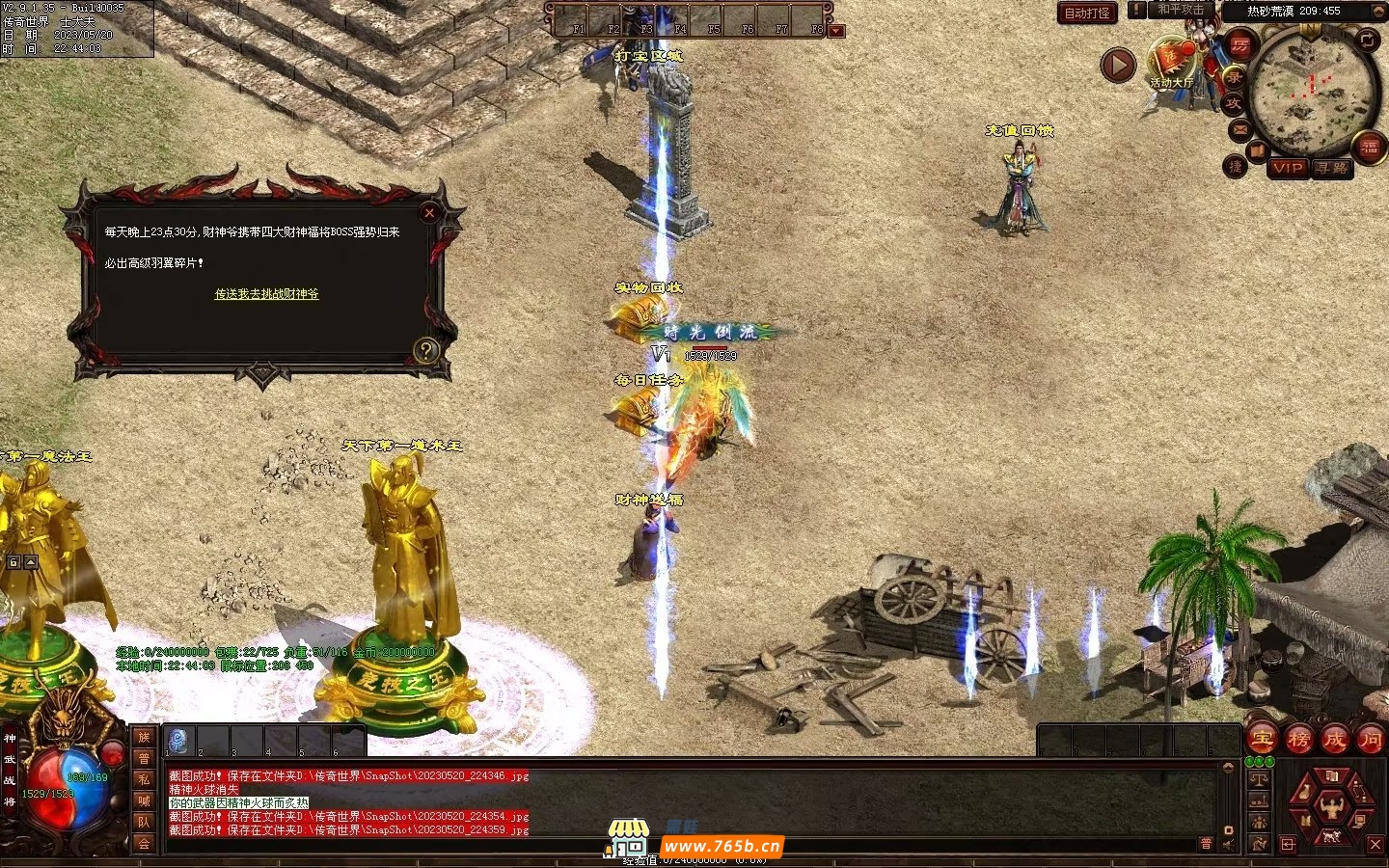The width and height of the screenshot is (1389, 868).
Task: Follow the 传送我去挑战财神爷 link
Action: (x=266, y=293)
